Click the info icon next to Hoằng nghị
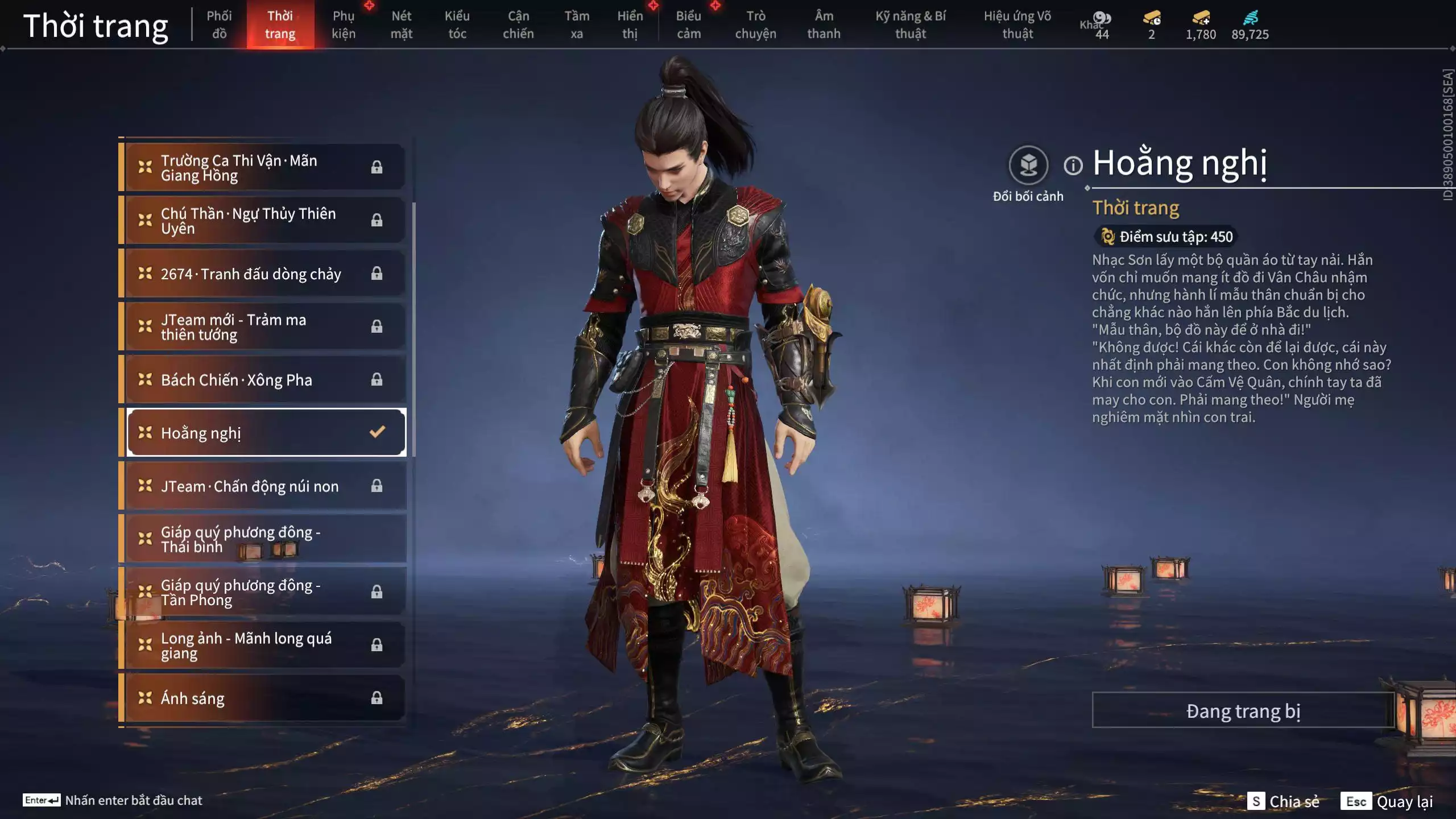Viewport: 1456px width, 819px height. (1073, 167)
